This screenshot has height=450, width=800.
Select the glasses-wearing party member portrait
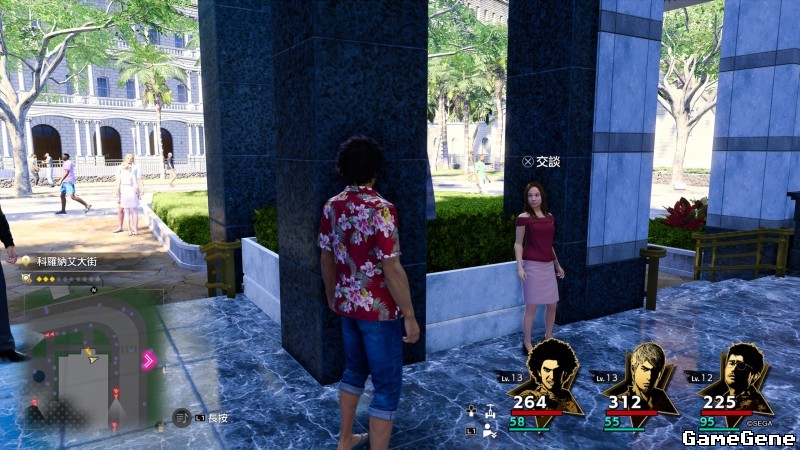click(x=742, y=375)
